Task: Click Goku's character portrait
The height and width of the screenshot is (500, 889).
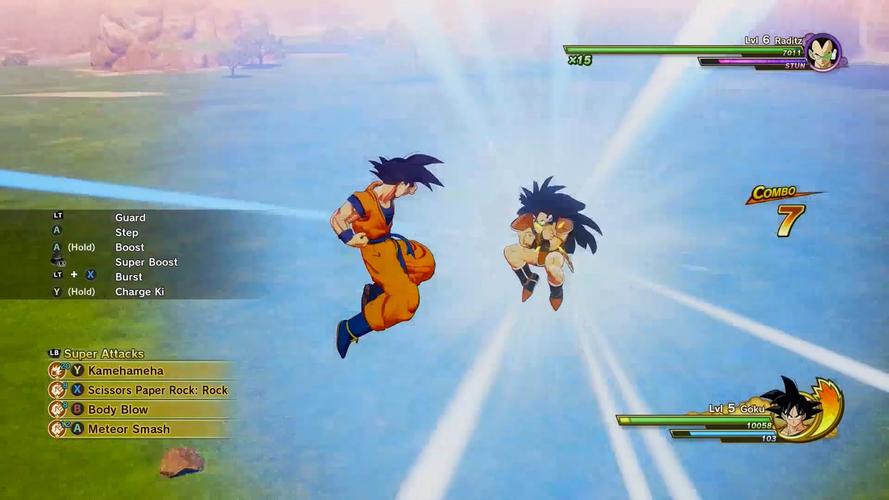Action: point(795,409)
